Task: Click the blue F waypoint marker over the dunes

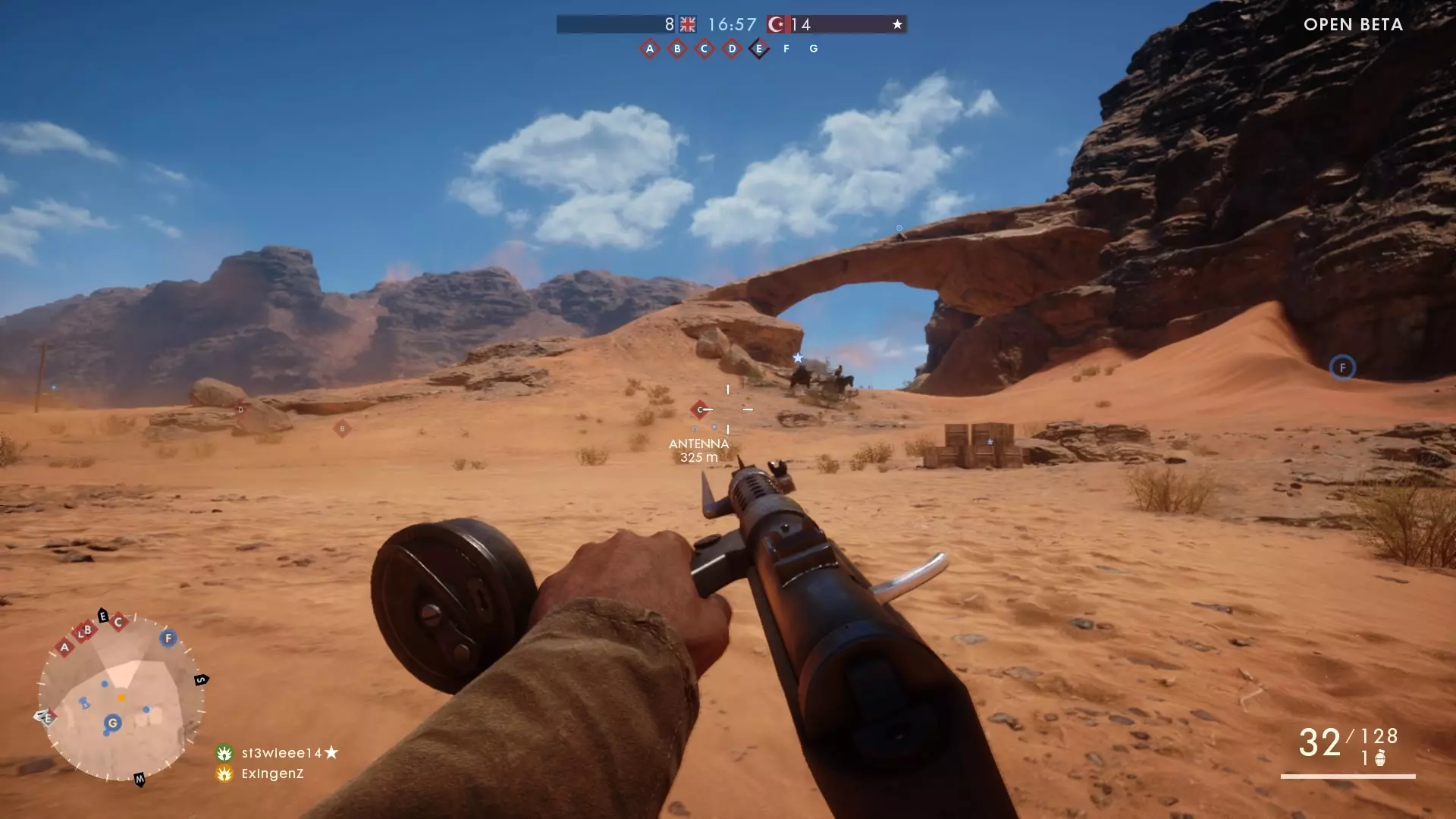Action: pos(1342,368)
